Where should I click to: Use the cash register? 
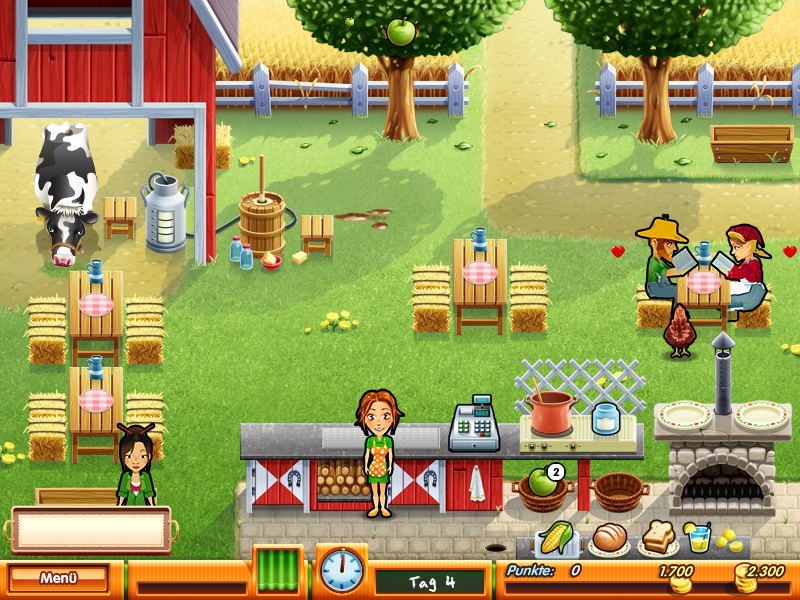click(x=473, y=428)
